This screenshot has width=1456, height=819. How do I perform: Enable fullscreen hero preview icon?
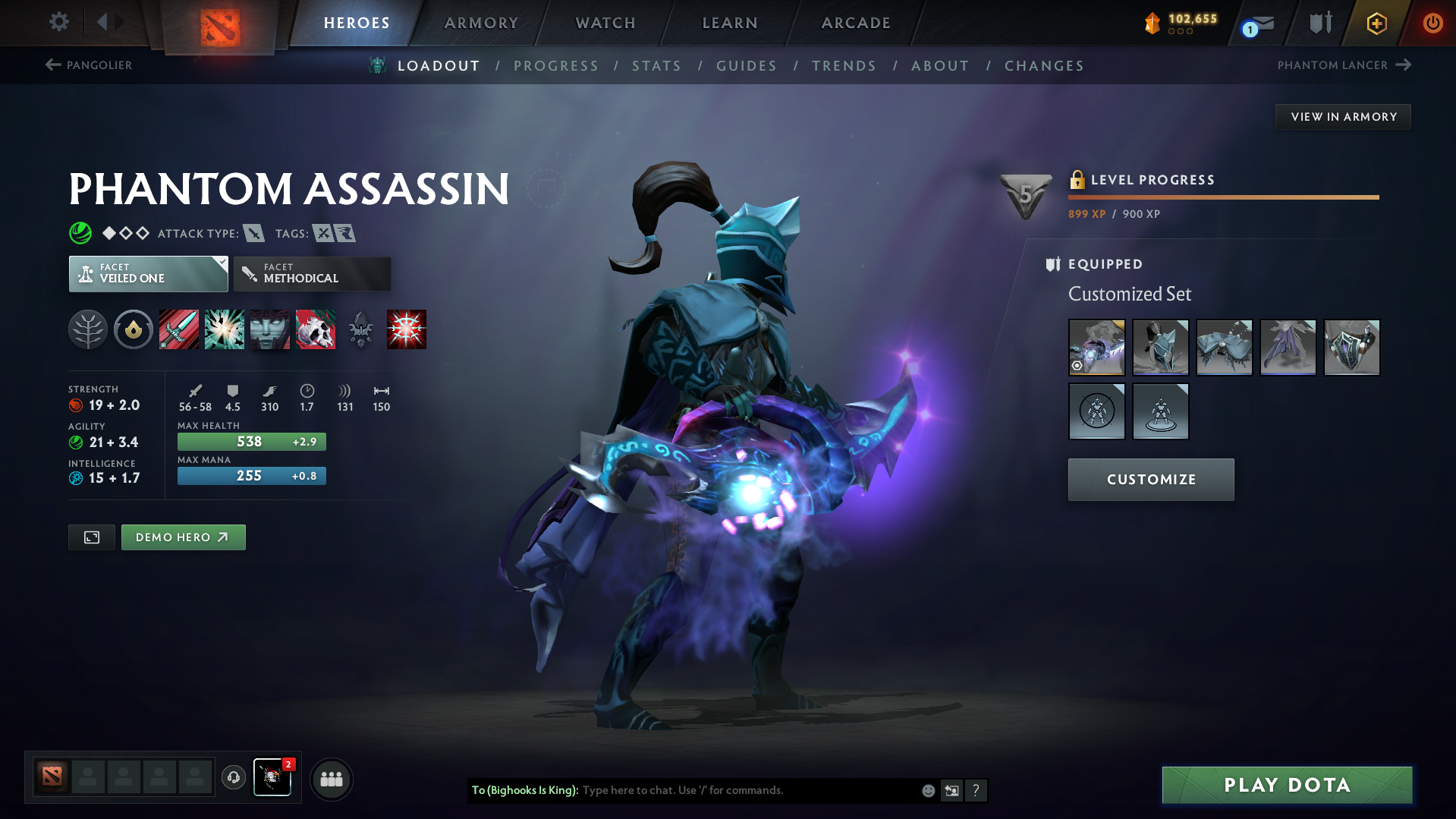(91, 537)
